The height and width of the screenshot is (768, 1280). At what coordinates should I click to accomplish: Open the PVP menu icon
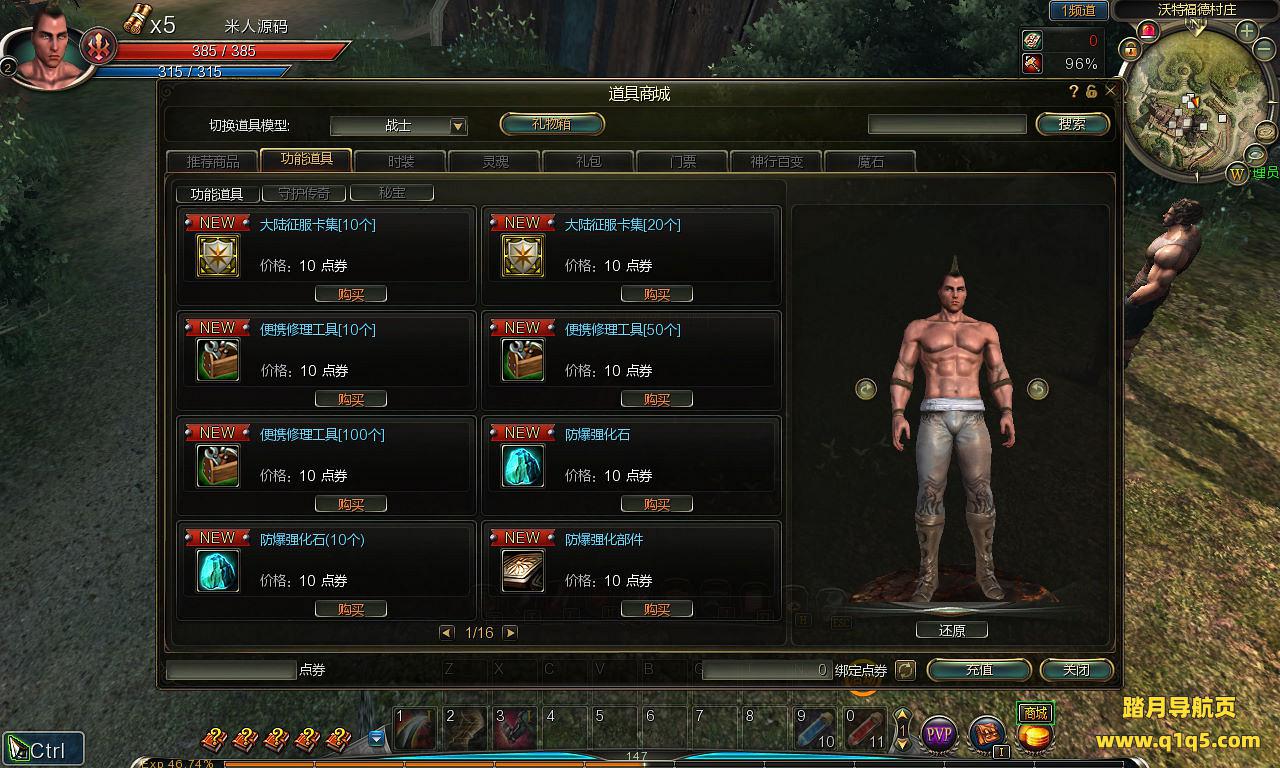coord(938,736)
